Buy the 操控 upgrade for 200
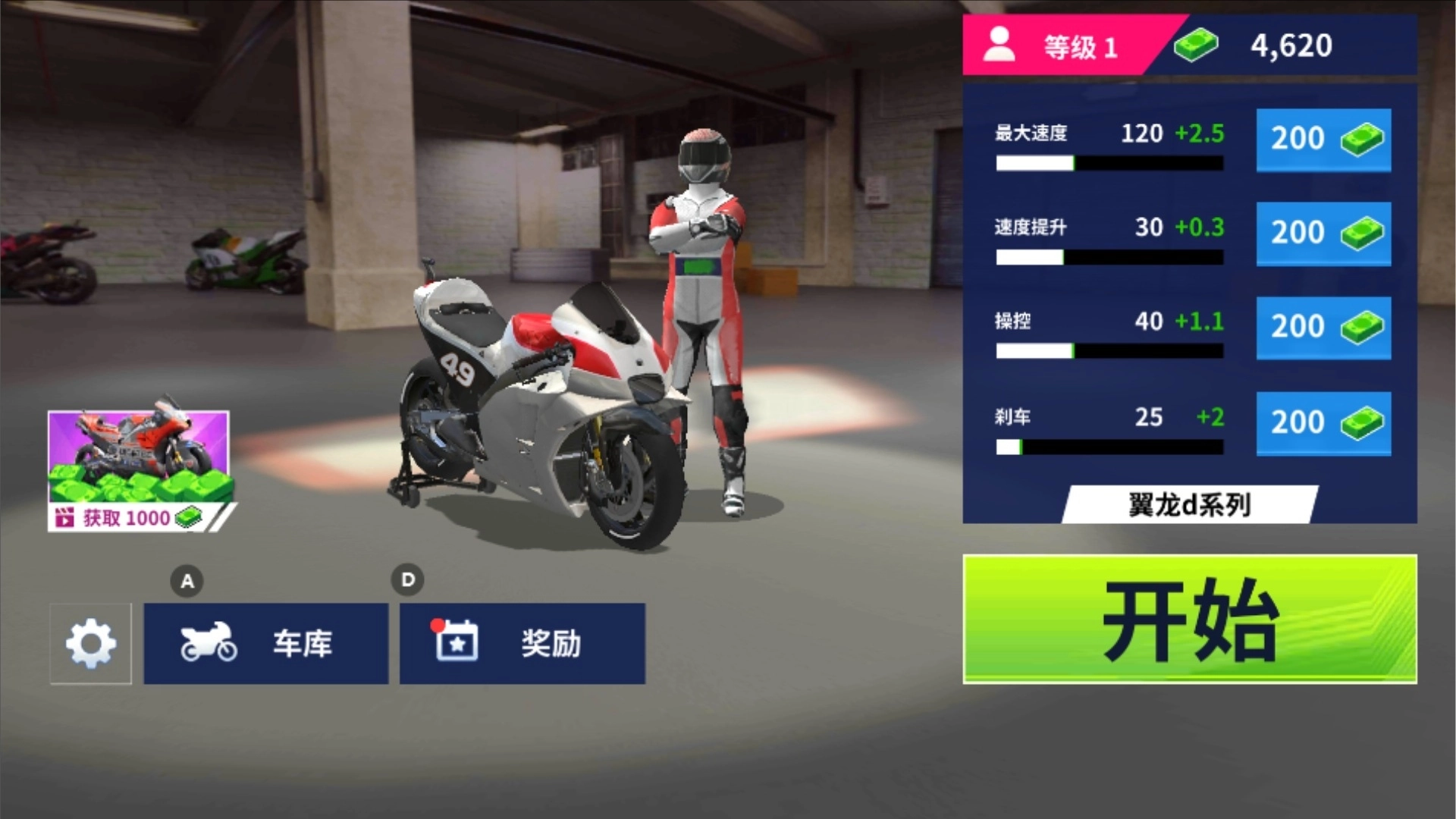Image resolution: width=1456 pixels, height=819 pixels. [x=1323, y=328]
